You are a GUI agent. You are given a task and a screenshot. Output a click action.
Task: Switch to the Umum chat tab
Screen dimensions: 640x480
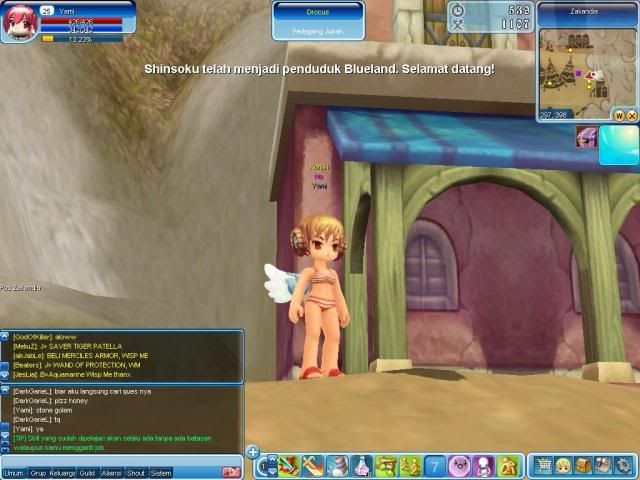click(x=13, y=473)
